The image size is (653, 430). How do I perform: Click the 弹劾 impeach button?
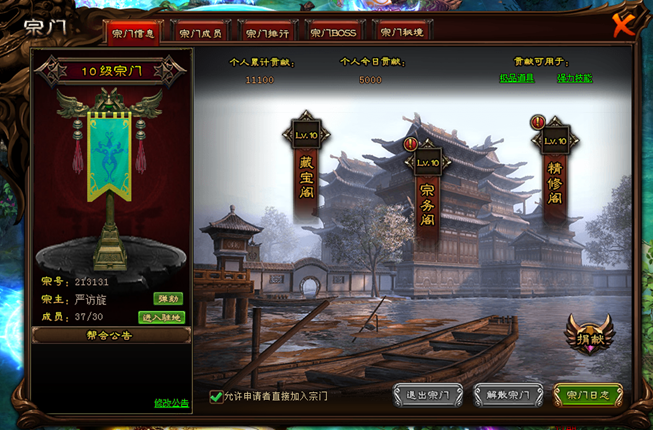[x=167, y=299]
